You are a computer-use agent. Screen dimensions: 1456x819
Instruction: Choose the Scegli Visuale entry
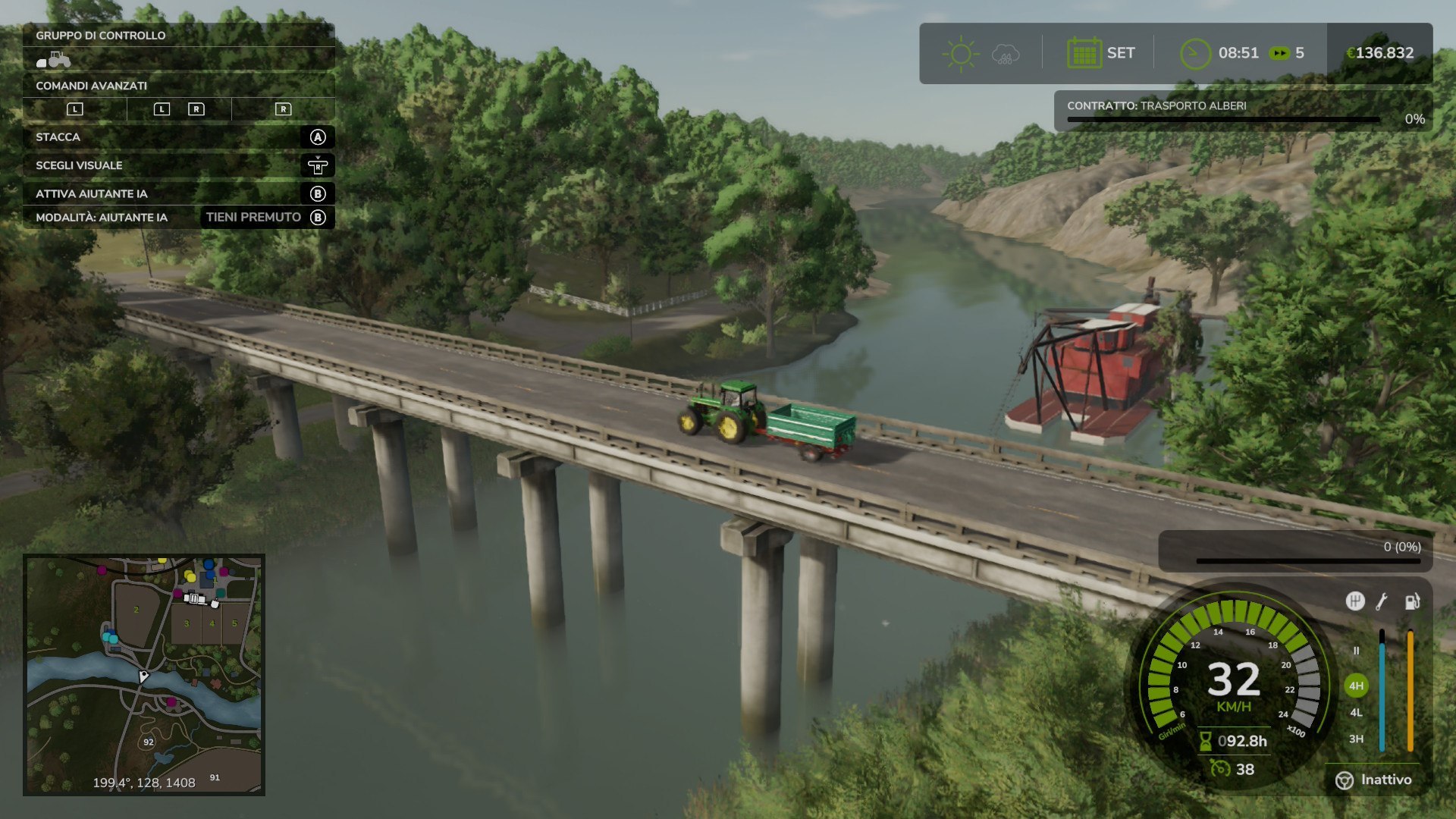click(x=178, y=165)
